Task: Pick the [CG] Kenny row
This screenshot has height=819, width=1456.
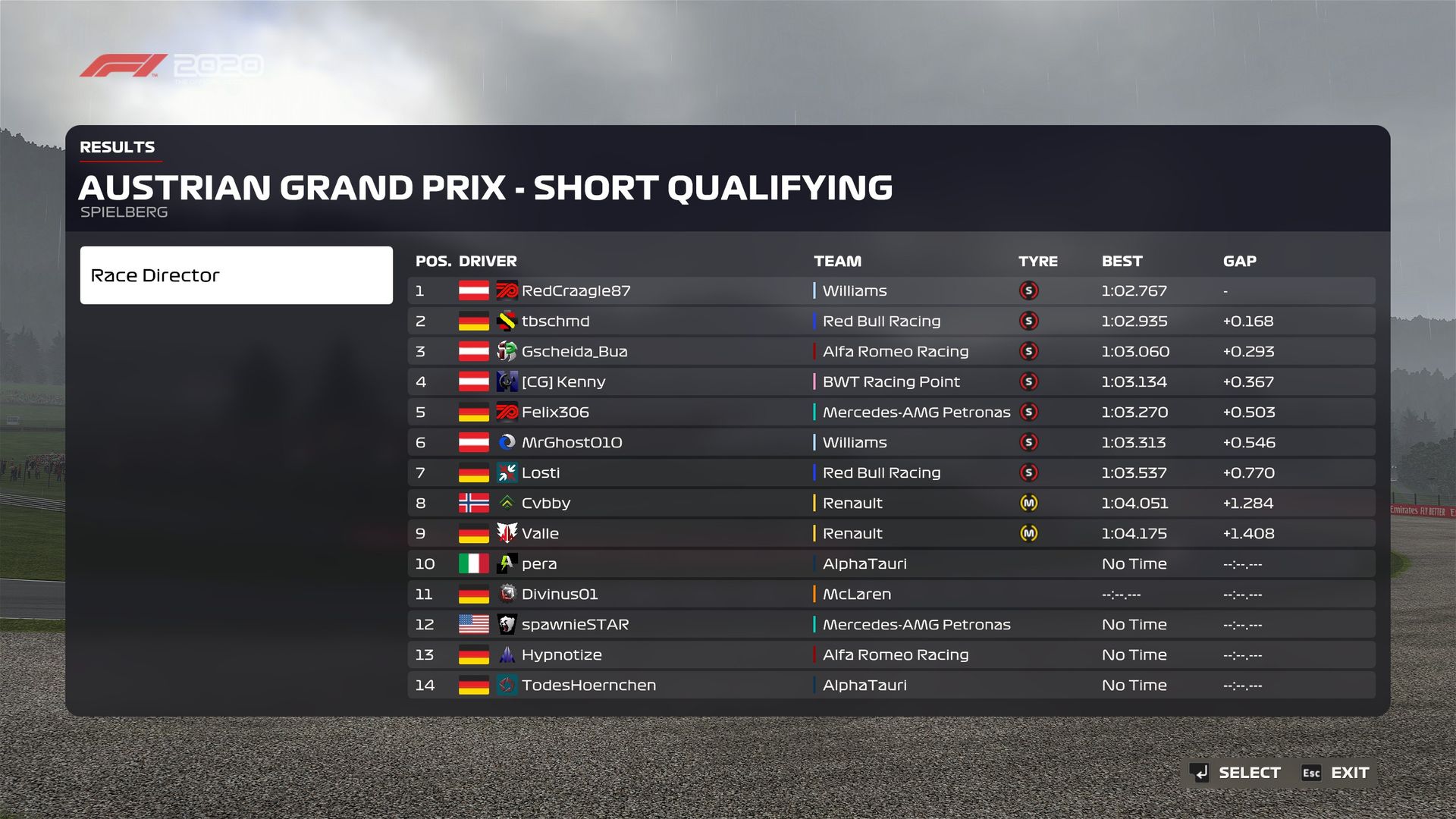Action: point(563,382)
